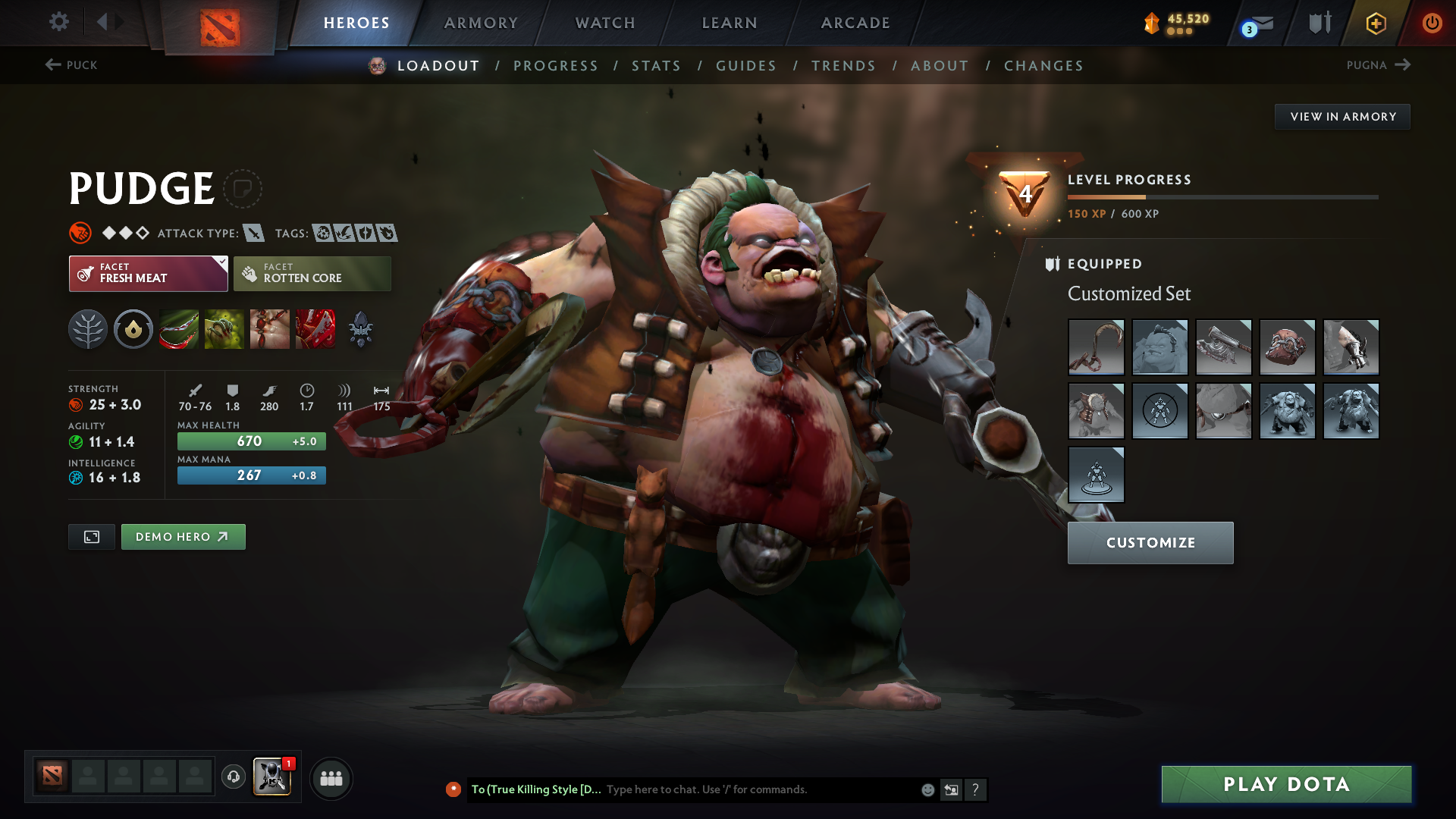Open the Arcade tab
1456x819 pixels.
click(855, 23)
